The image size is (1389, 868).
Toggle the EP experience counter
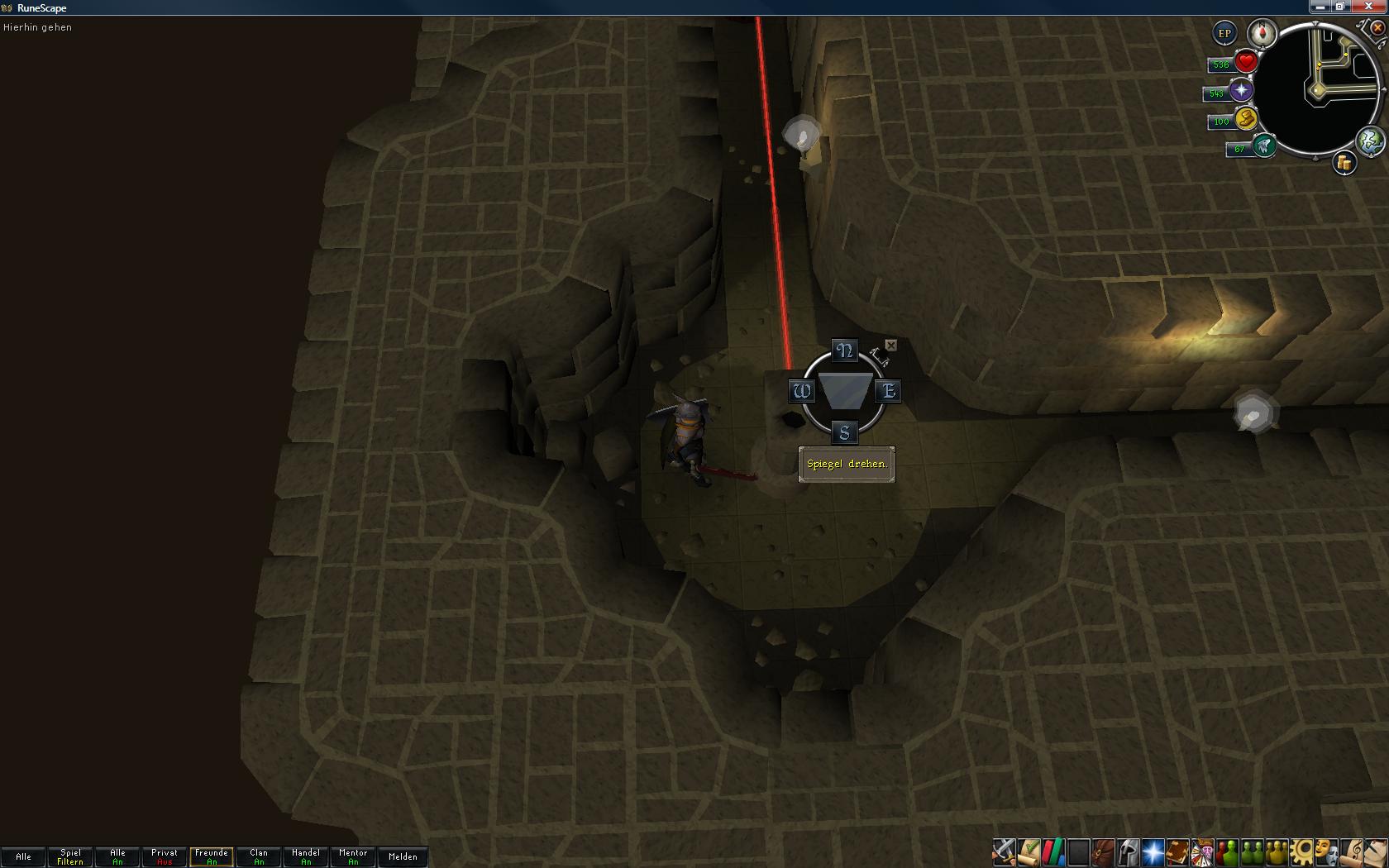click(x=1224, y=34)
